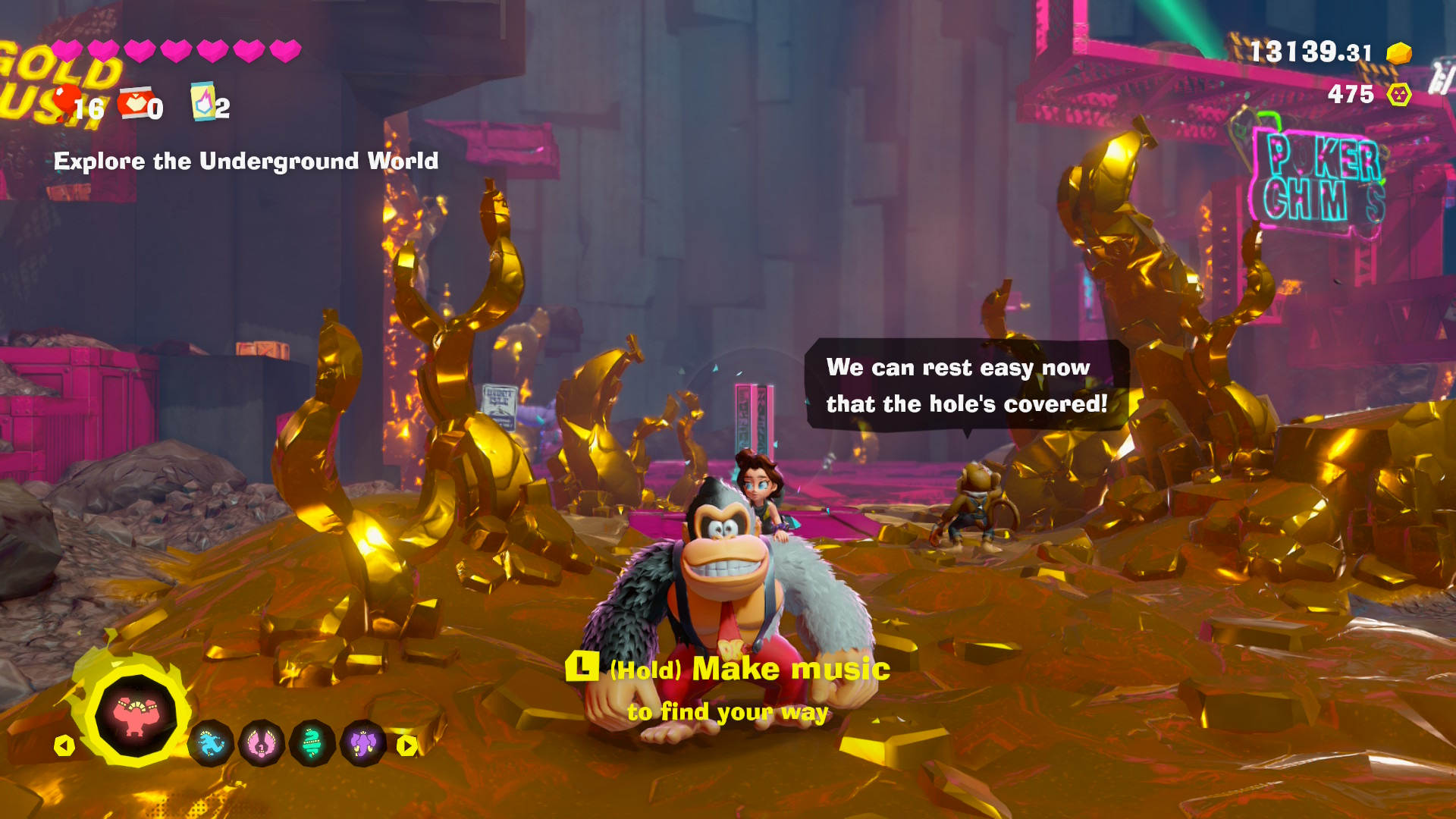
Task: Open the 'Explore the Underground World' objective
Action: (x=246, y=161)
